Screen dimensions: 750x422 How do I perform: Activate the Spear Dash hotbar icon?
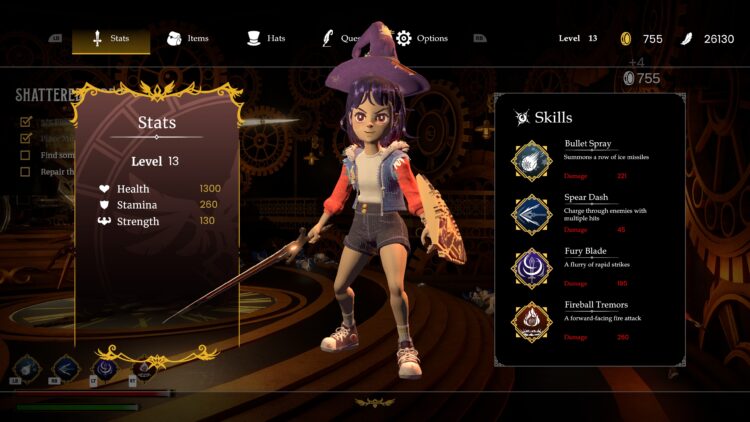coord(66,369)
